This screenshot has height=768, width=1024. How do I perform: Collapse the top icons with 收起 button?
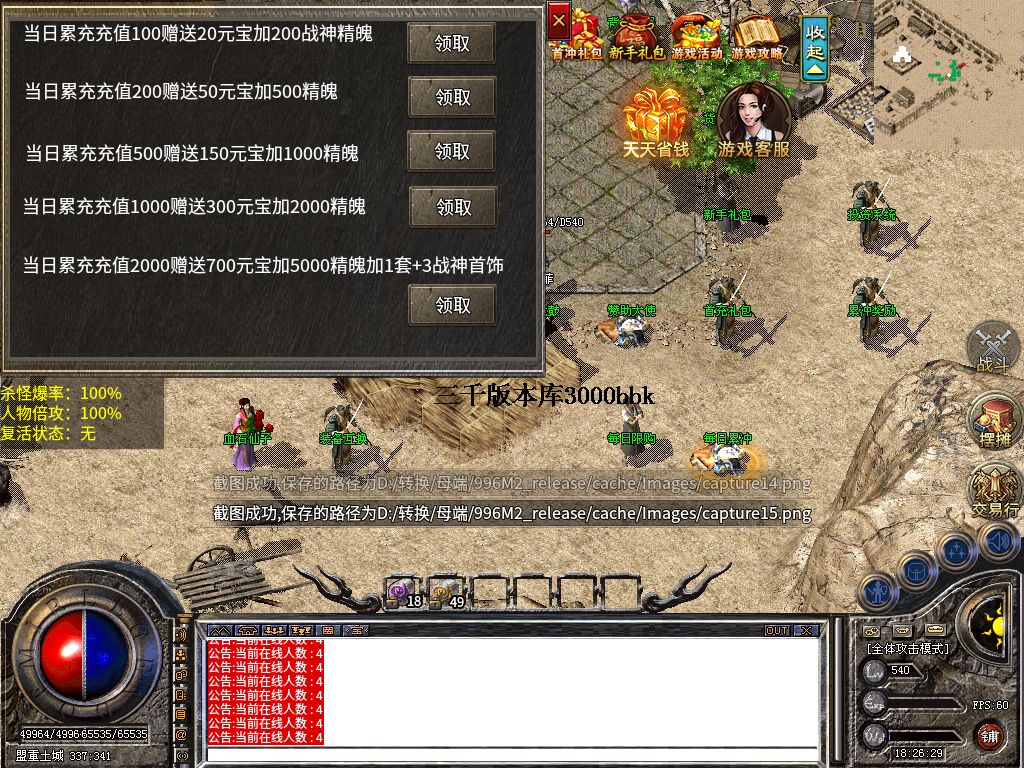tap(816, 47)
